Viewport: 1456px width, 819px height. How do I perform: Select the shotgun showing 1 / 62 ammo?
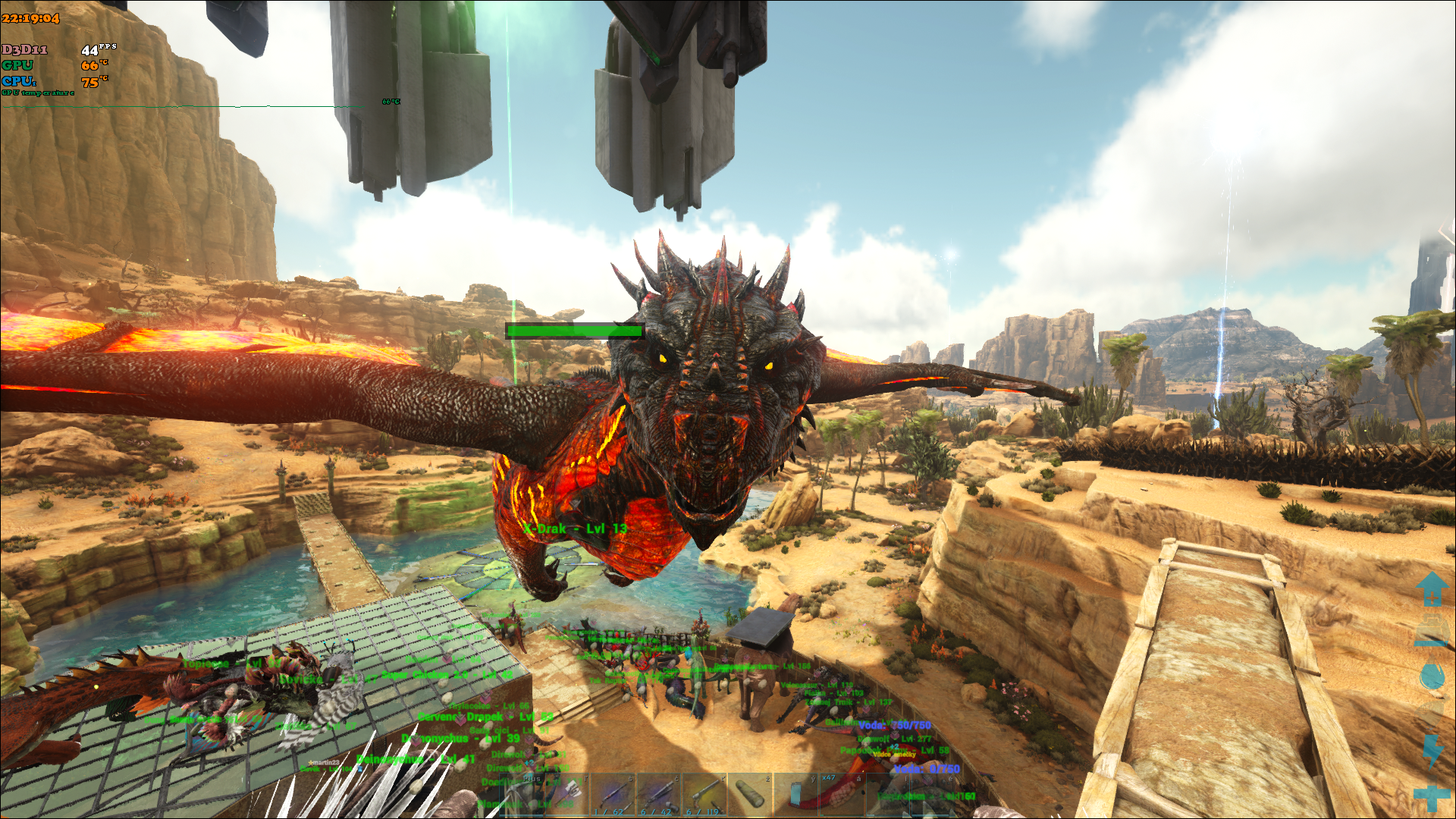[x=613, y=795]
